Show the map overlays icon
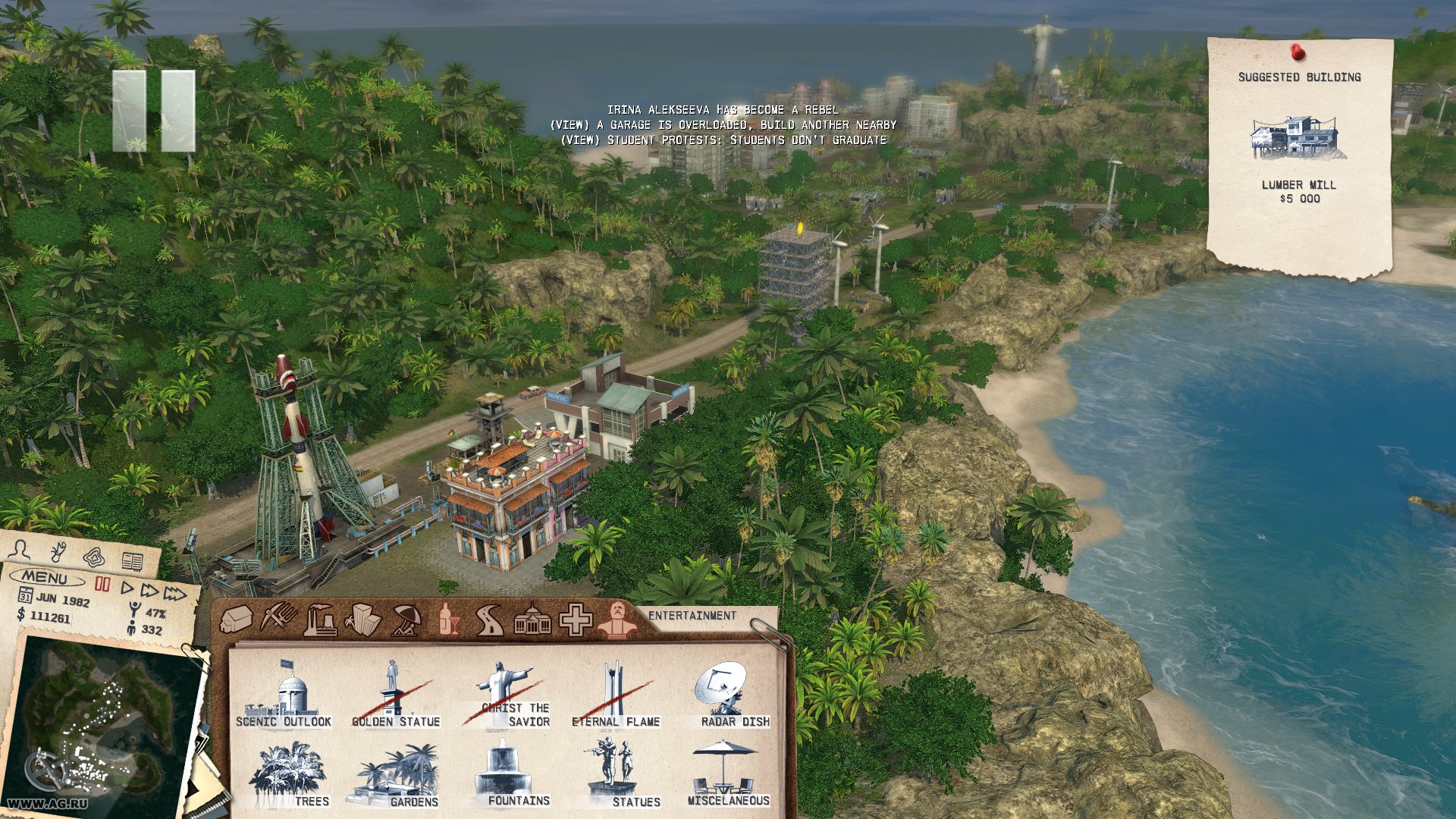The height and width of the screenshot is (819, 1456). [94, 557]
